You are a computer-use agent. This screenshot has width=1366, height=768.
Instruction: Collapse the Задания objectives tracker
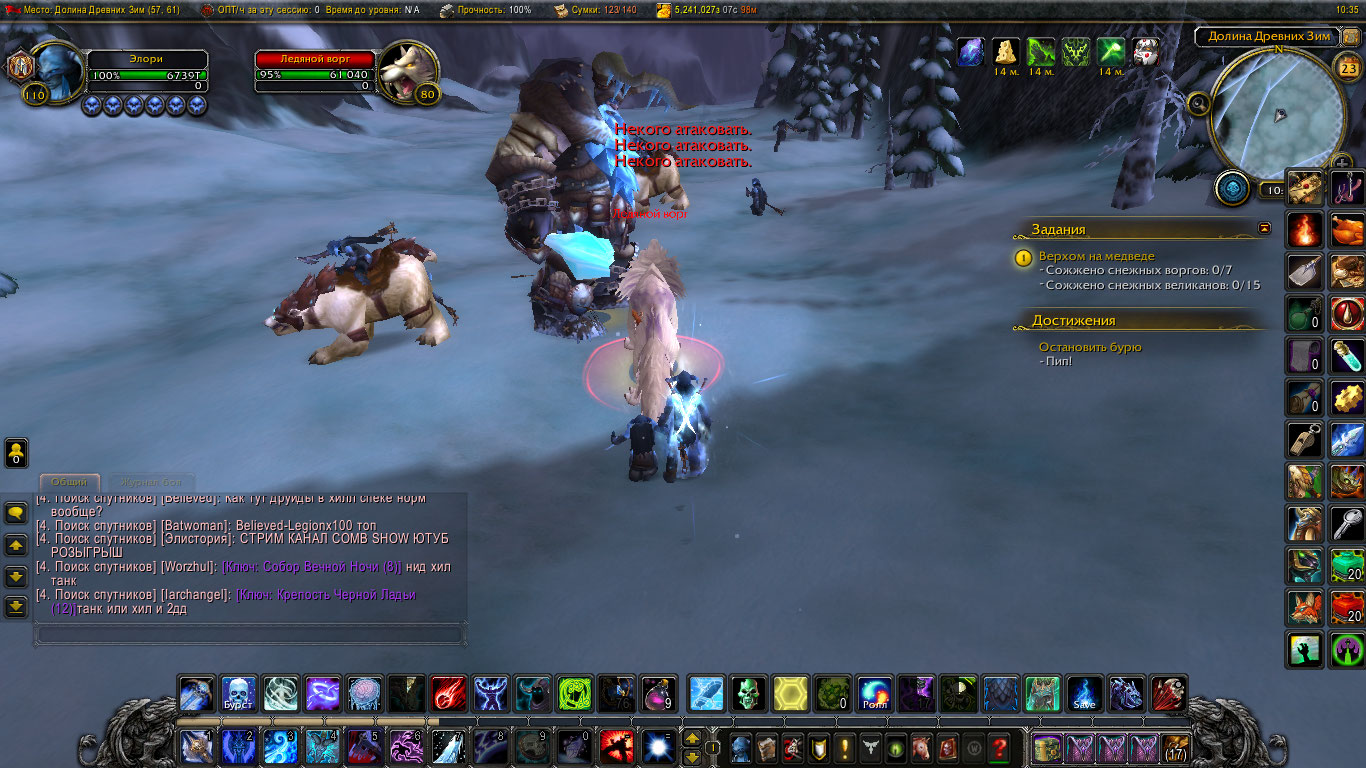(x=1265, y=228)
